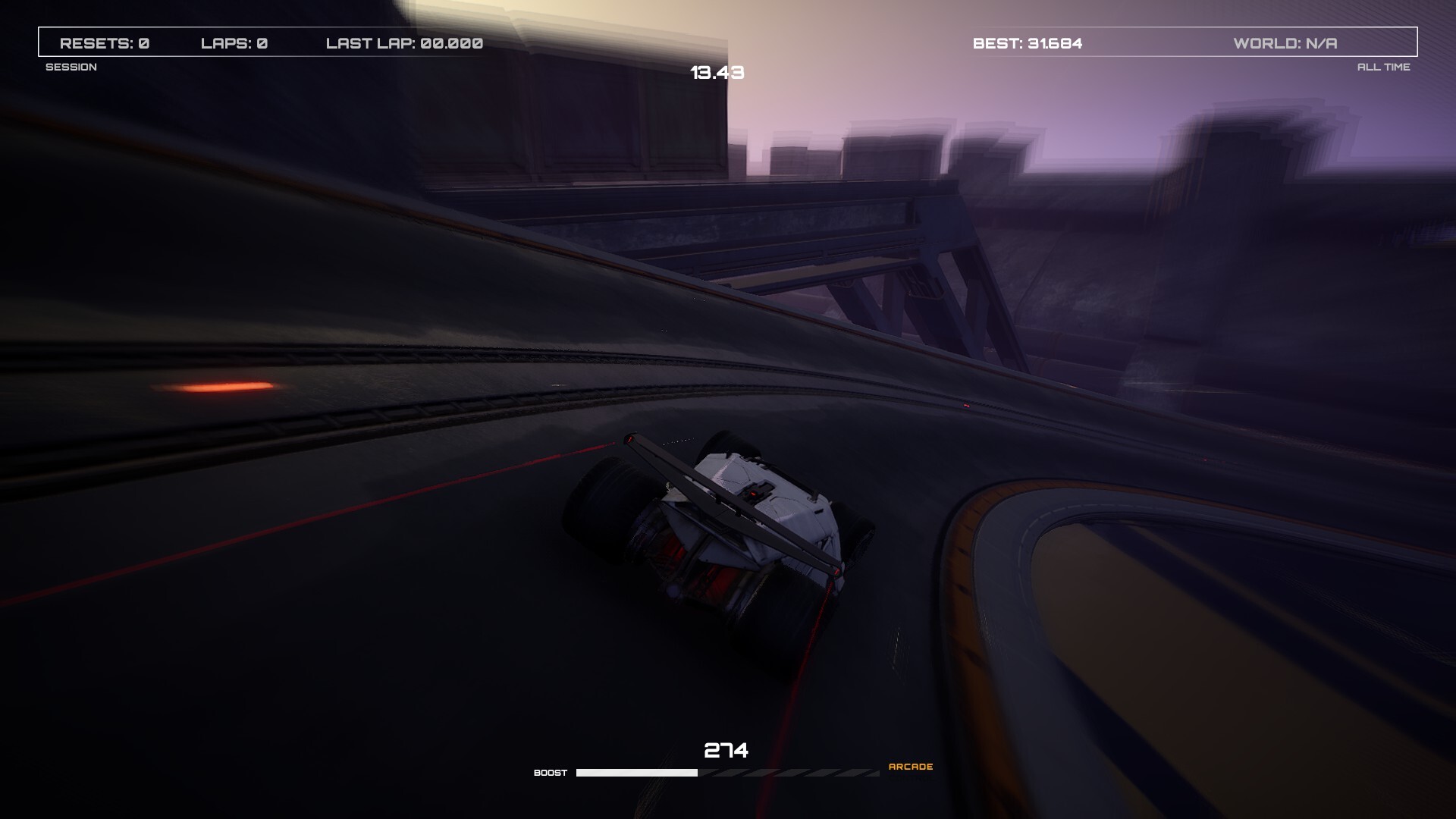Viewport: 1456px width, 819px height.
Task: Click the filled white portion of boost meter
Action: (637, 772)
